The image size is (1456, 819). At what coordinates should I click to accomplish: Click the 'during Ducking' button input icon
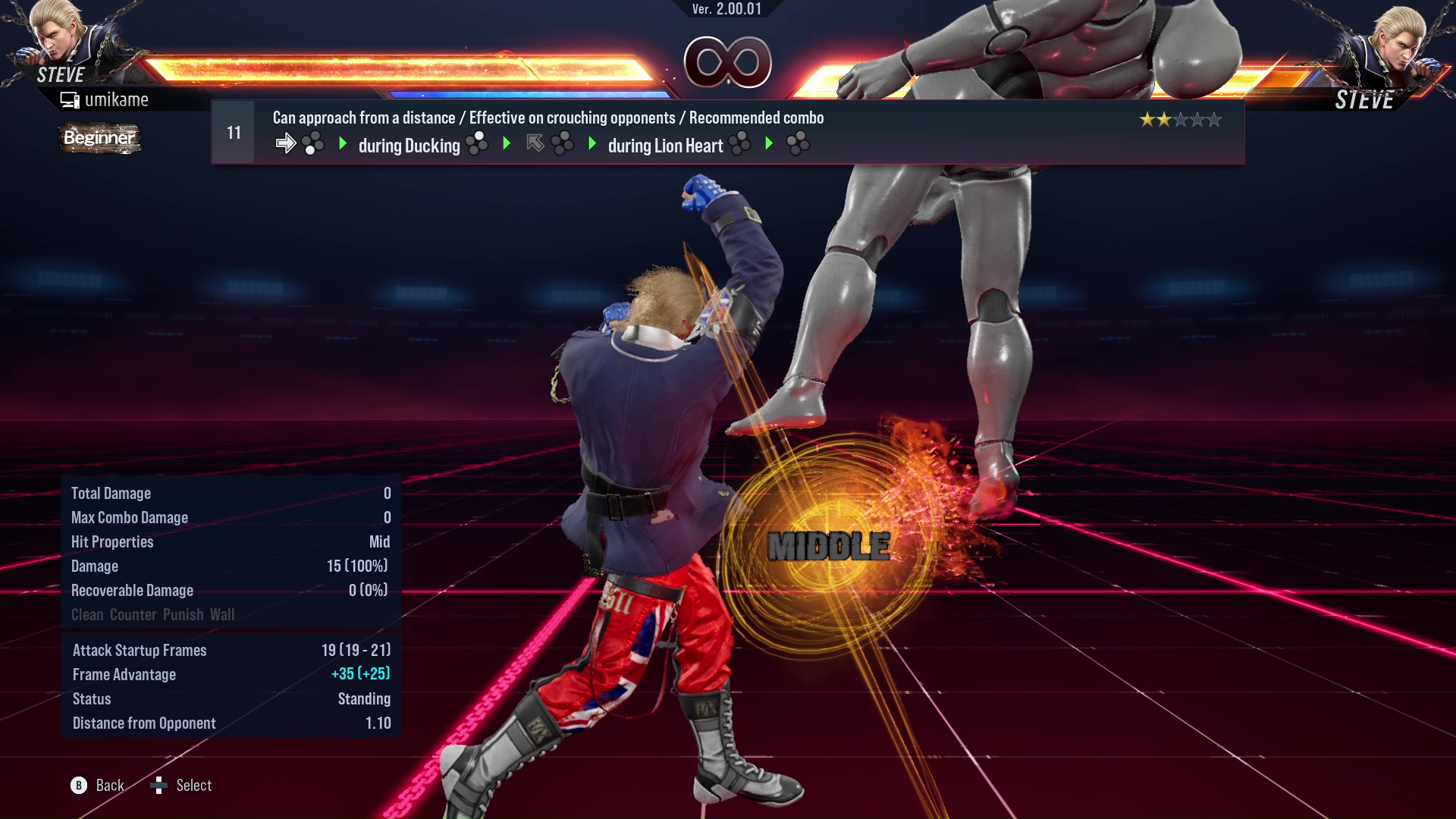click(478, 143)
